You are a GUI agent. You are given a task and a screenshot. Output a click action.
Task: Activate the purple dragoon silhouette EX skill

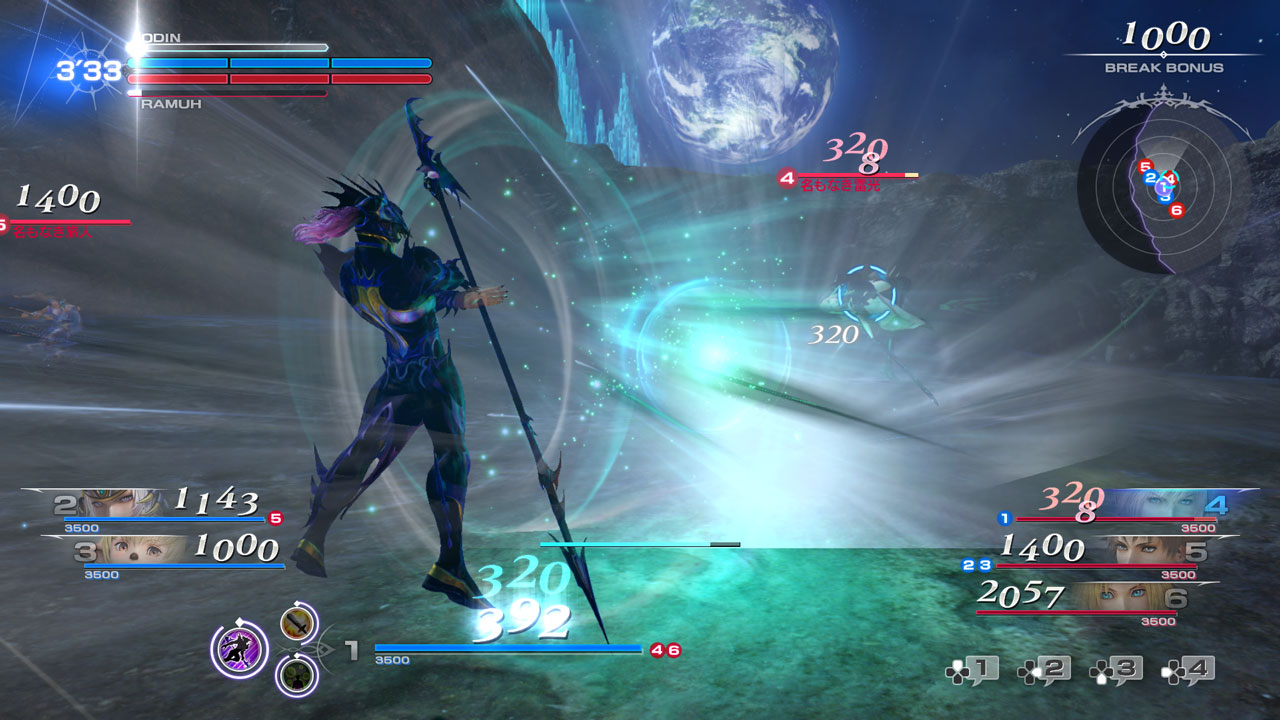coord(239,648)
